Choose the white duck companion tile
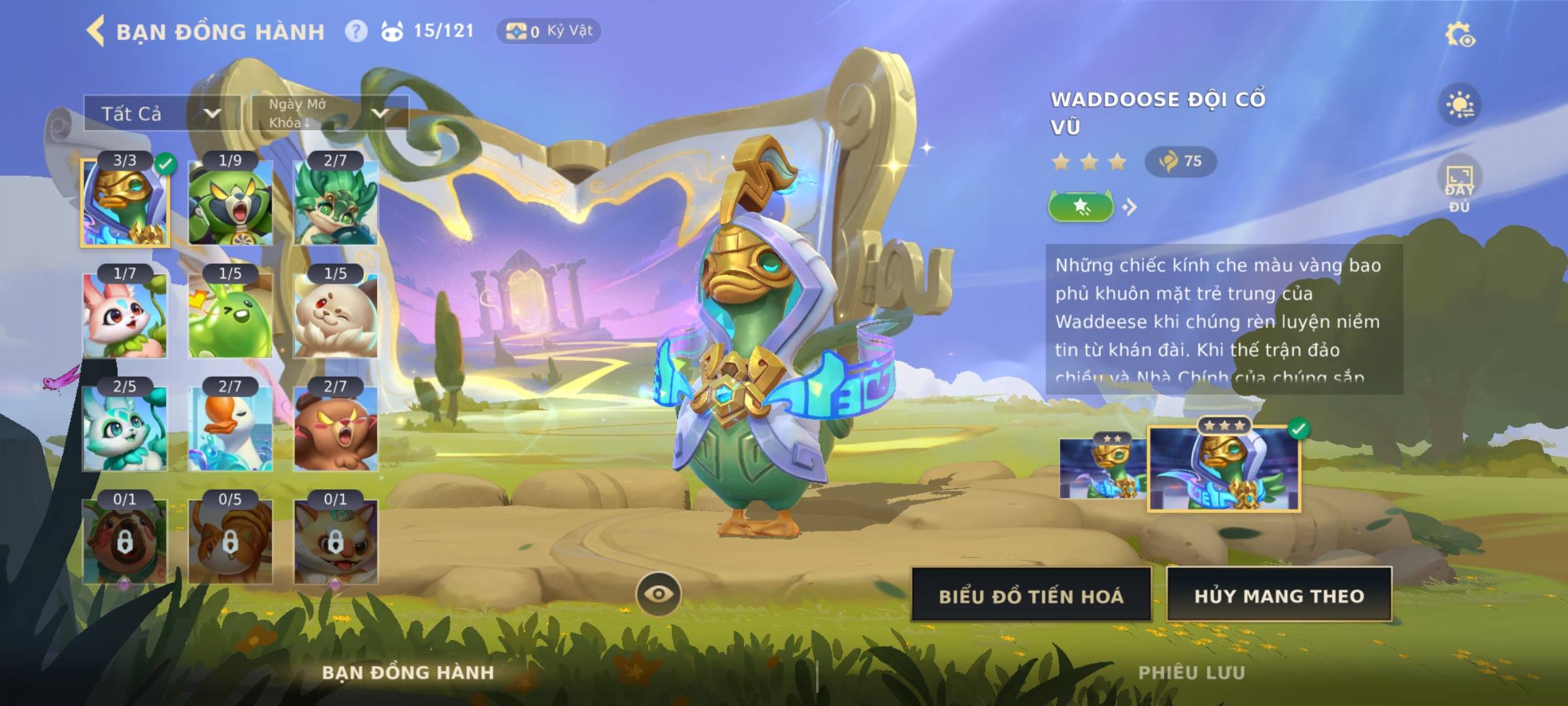1568x706 pixels. (x=230, y=429)
